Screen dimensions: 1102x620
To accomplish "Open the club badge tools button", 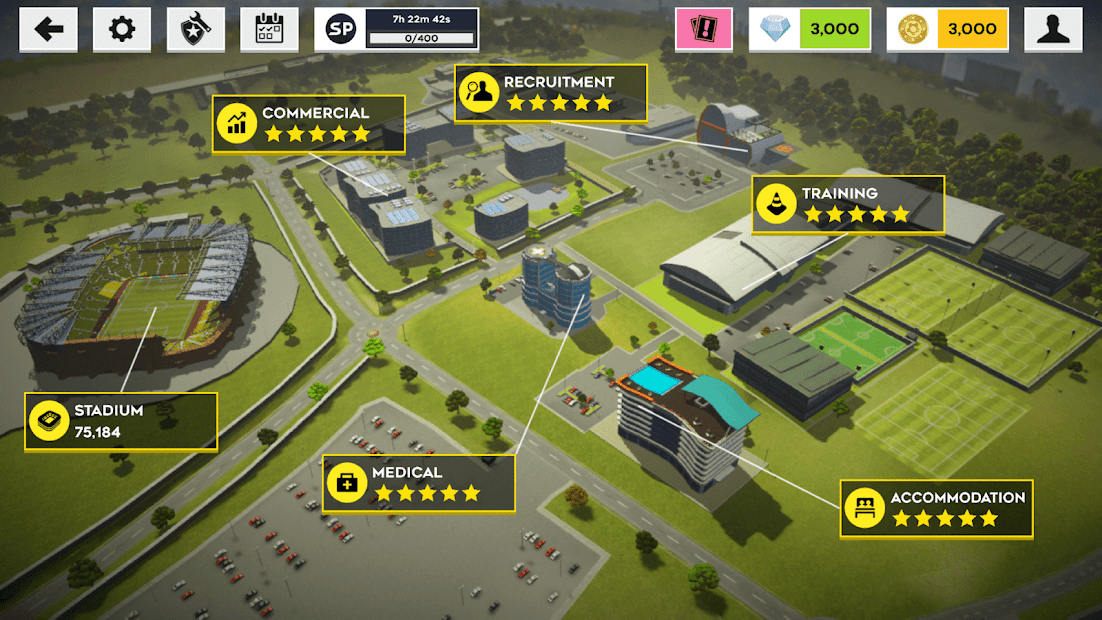I will (x=195, y=29).
